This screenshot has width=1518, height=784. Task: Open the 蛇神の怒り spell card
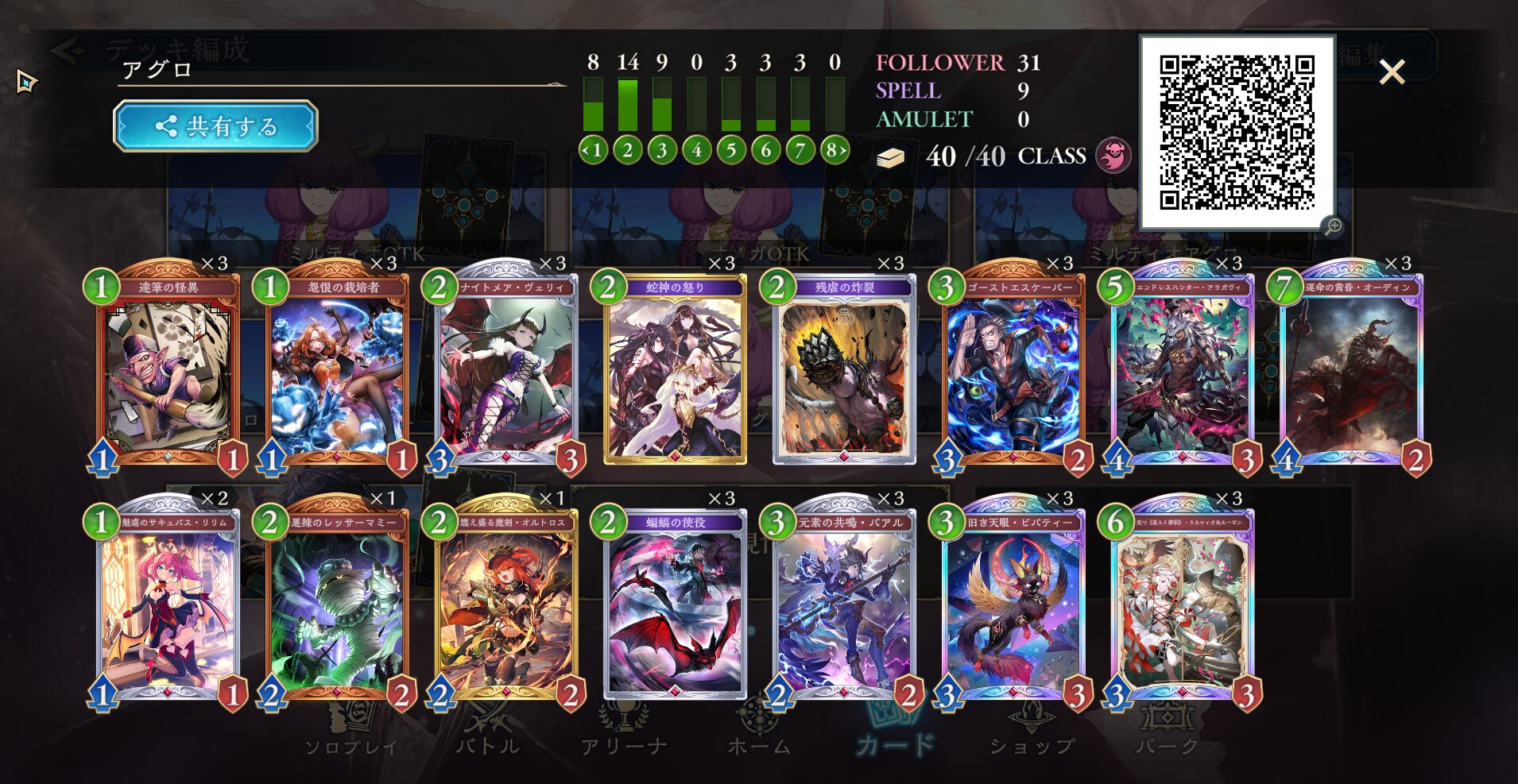point(676,370)
